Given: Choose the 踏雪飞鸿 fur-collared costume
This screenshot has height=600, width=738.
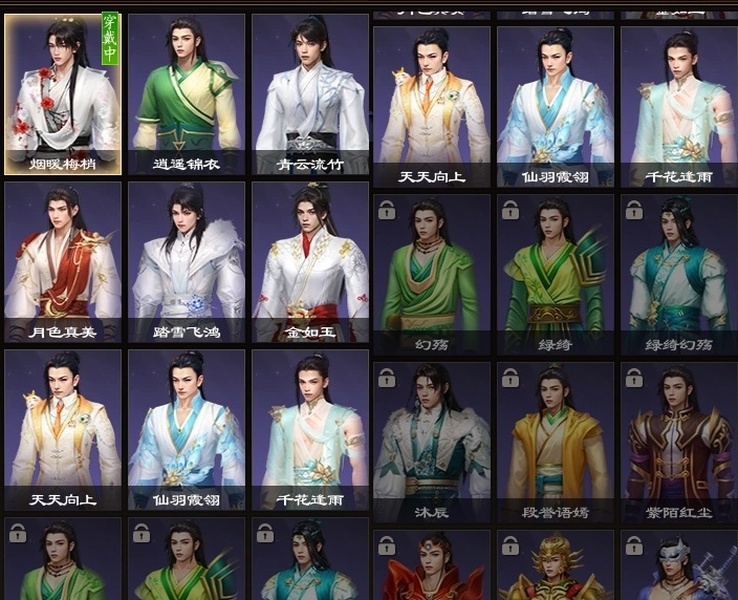Looking at the screenshot, I should (186, 262).
